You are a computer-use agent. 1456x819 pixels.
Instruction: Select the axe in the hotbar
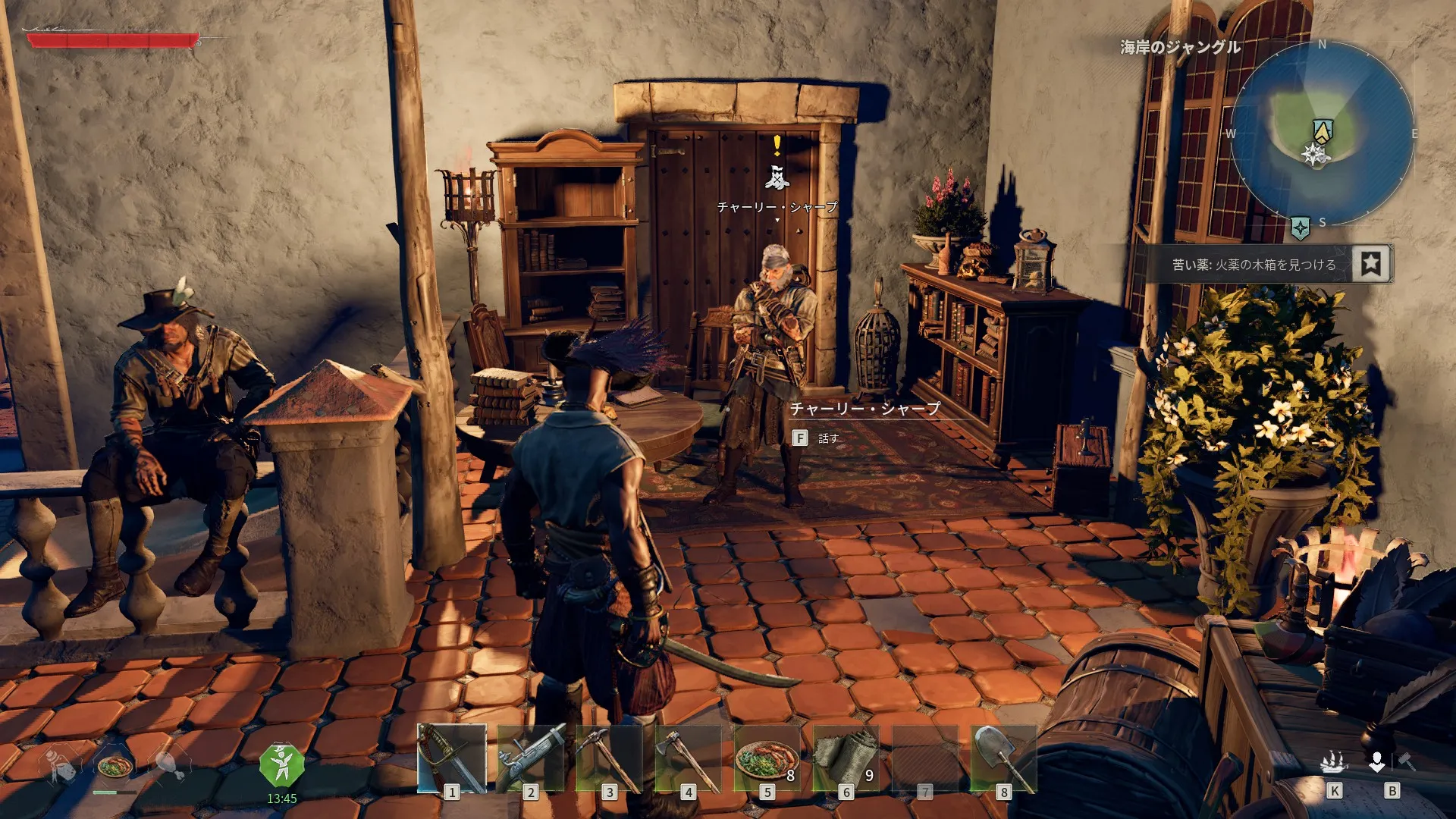point(689,758)
